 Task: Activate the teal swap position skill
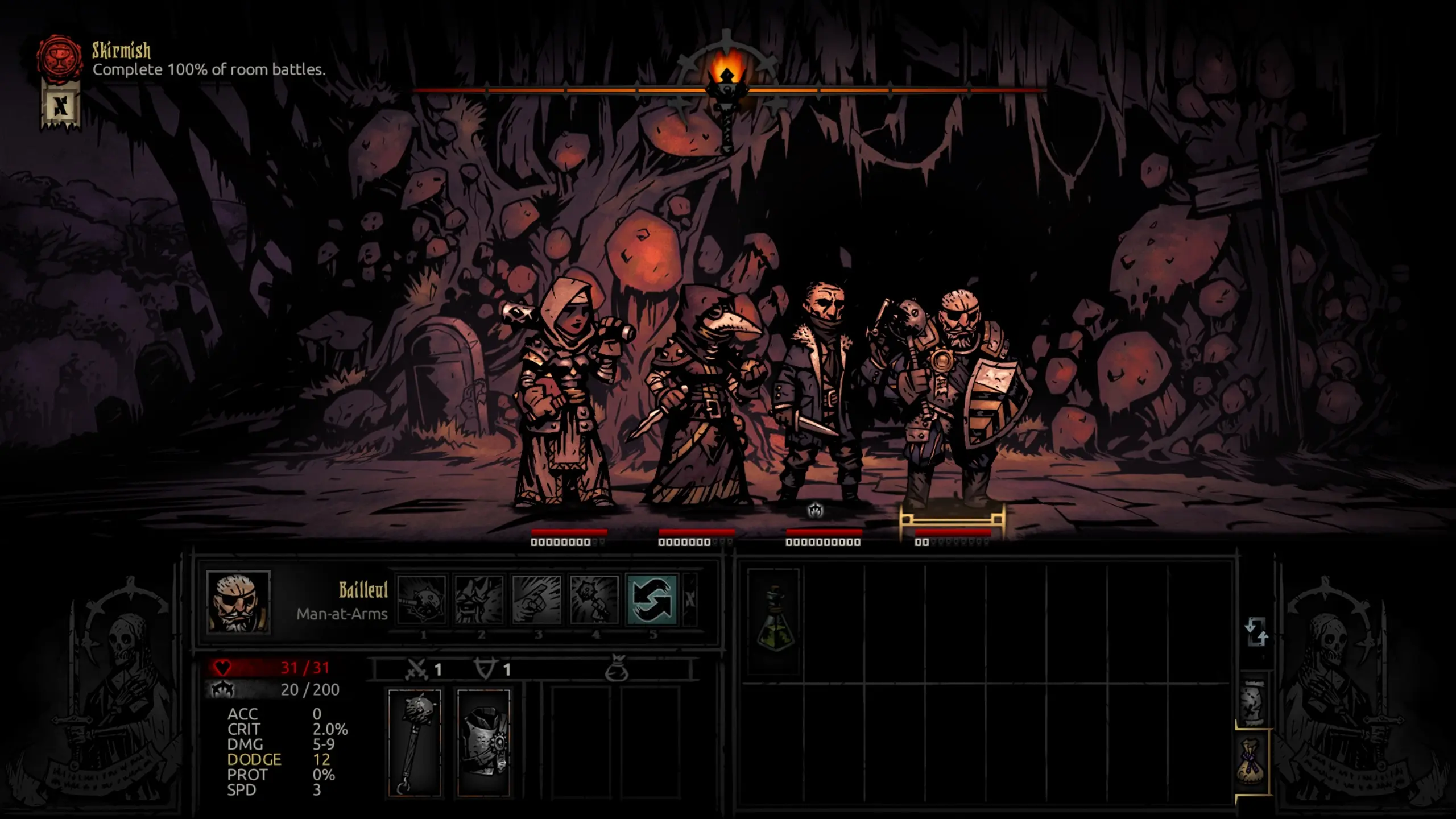coord(652,600)
